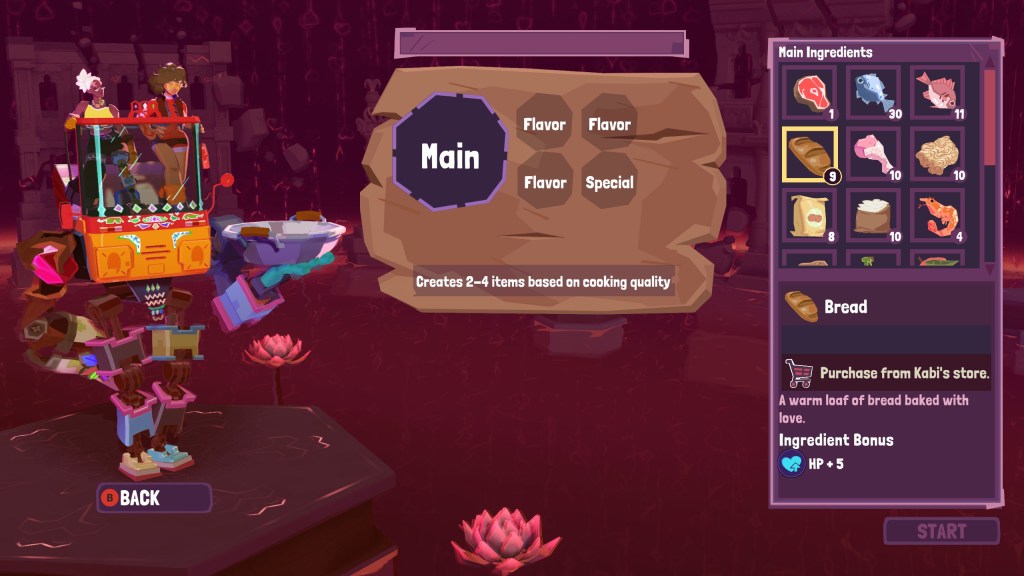Choose the rice sack ingredient

[874, 215]
